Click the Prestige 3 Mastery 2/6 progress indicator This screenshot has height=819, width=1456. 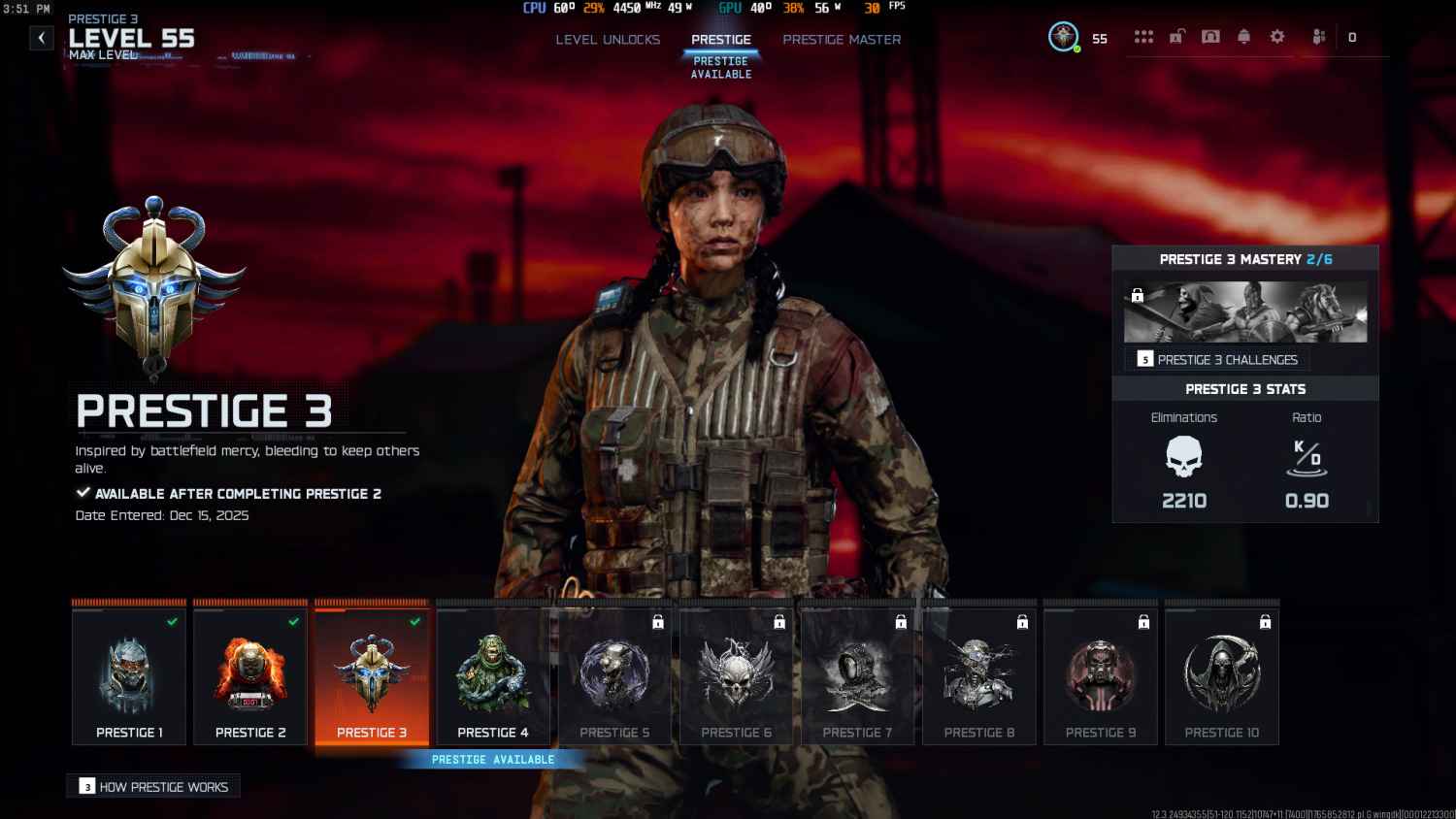(1245, 259)
